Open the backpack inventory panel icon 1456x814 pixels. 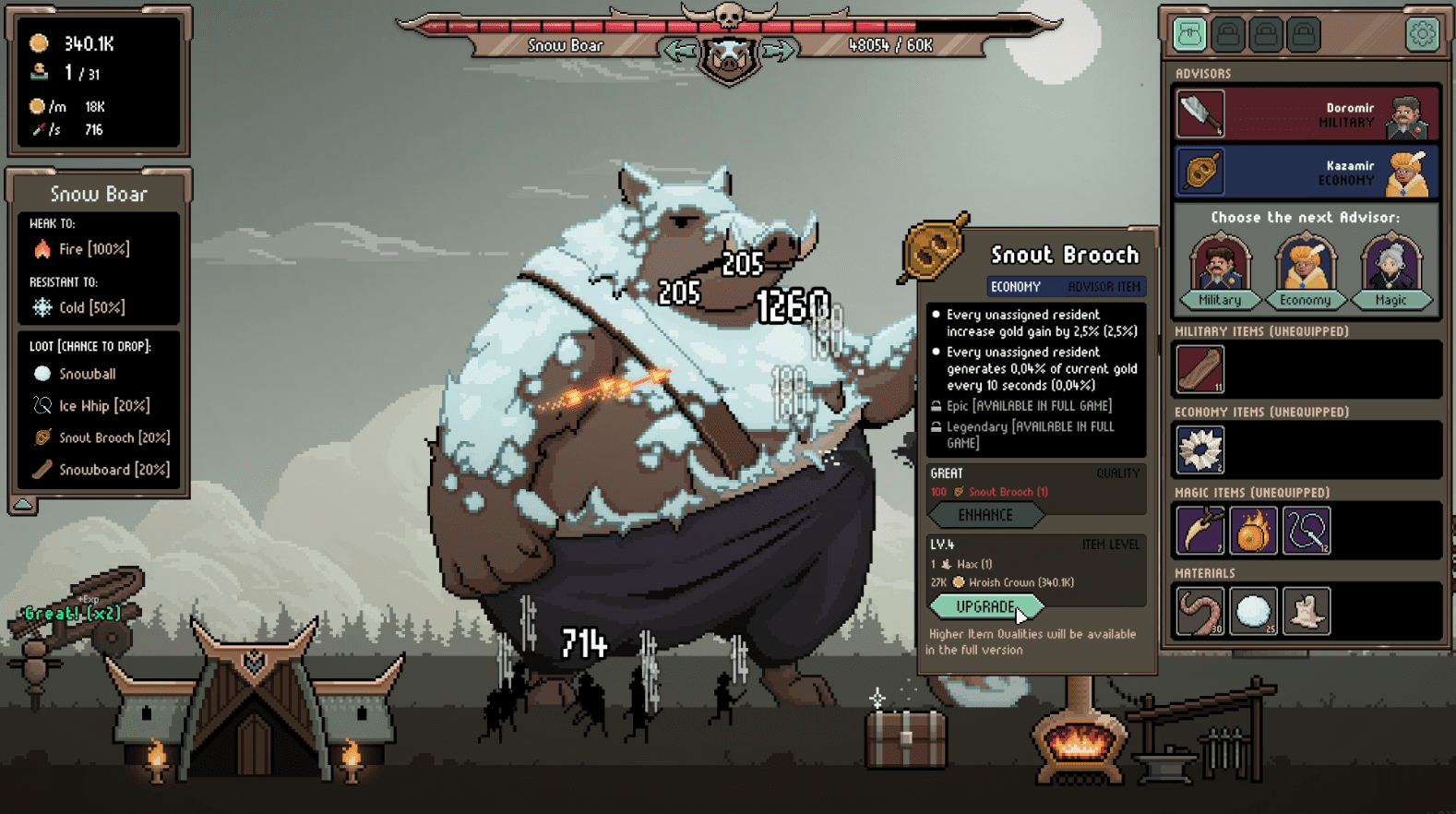(x=1189, y=33)
